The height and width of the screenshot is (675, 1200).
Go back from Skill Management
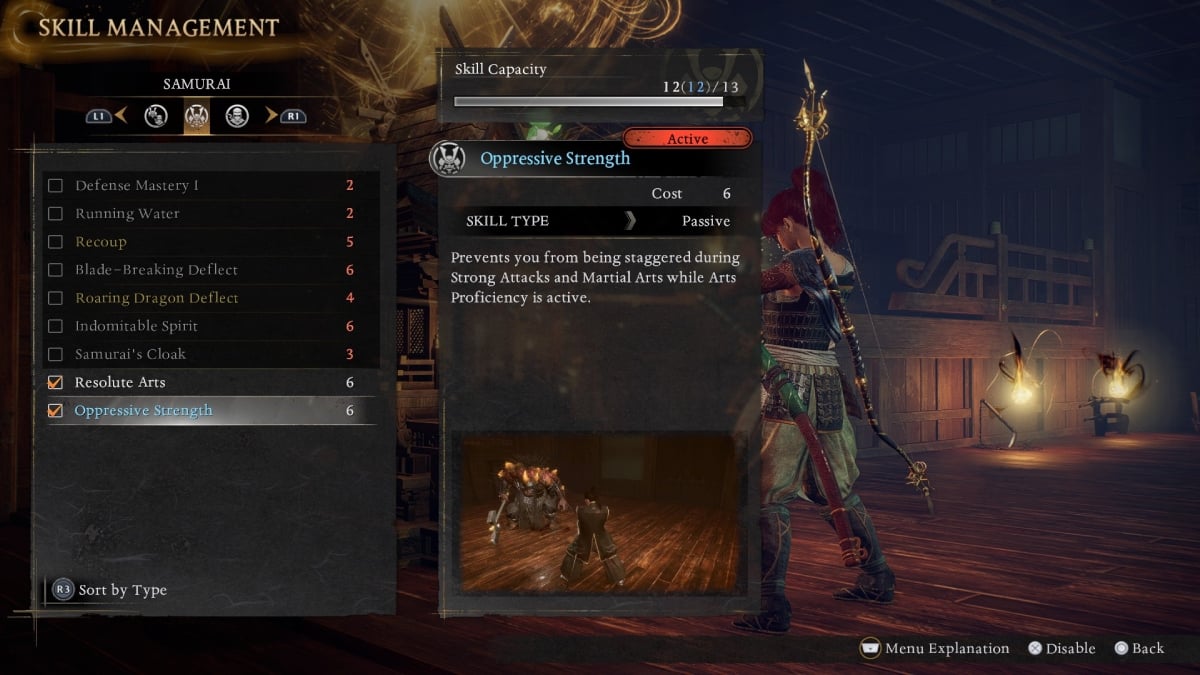click(1138, 649)
